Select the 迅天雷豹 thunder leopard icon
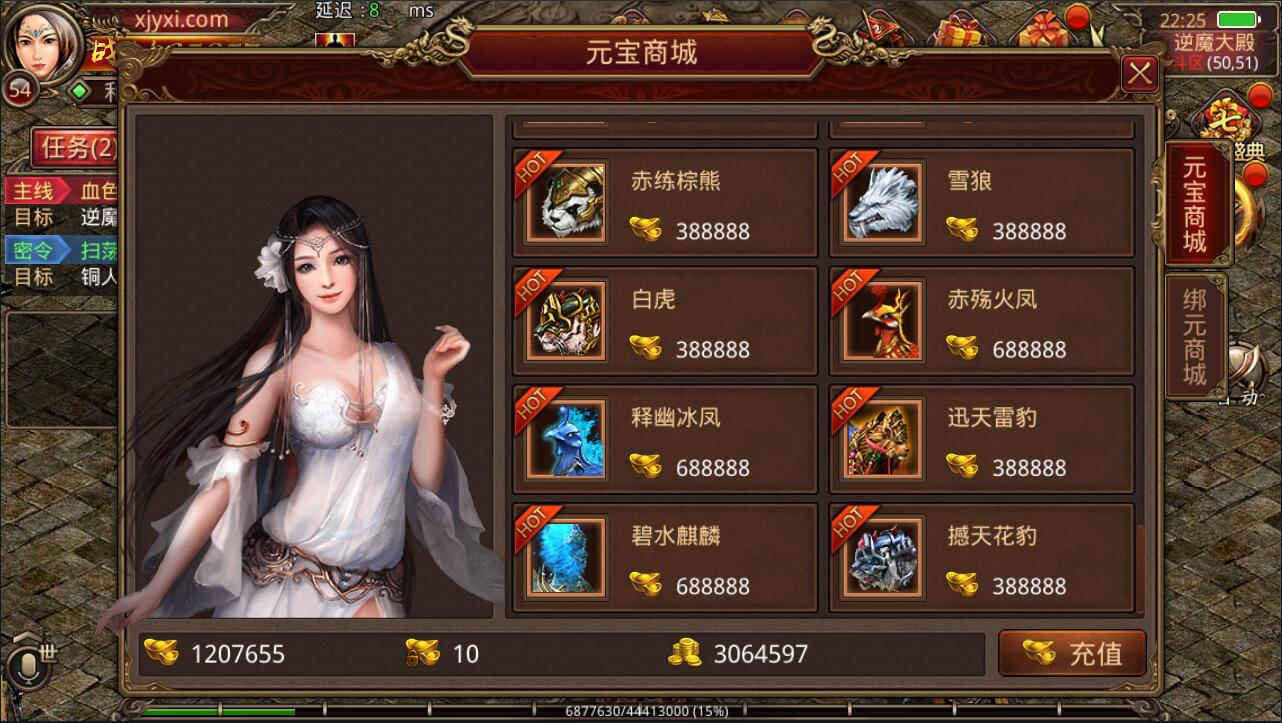 (x=881, y=437)
